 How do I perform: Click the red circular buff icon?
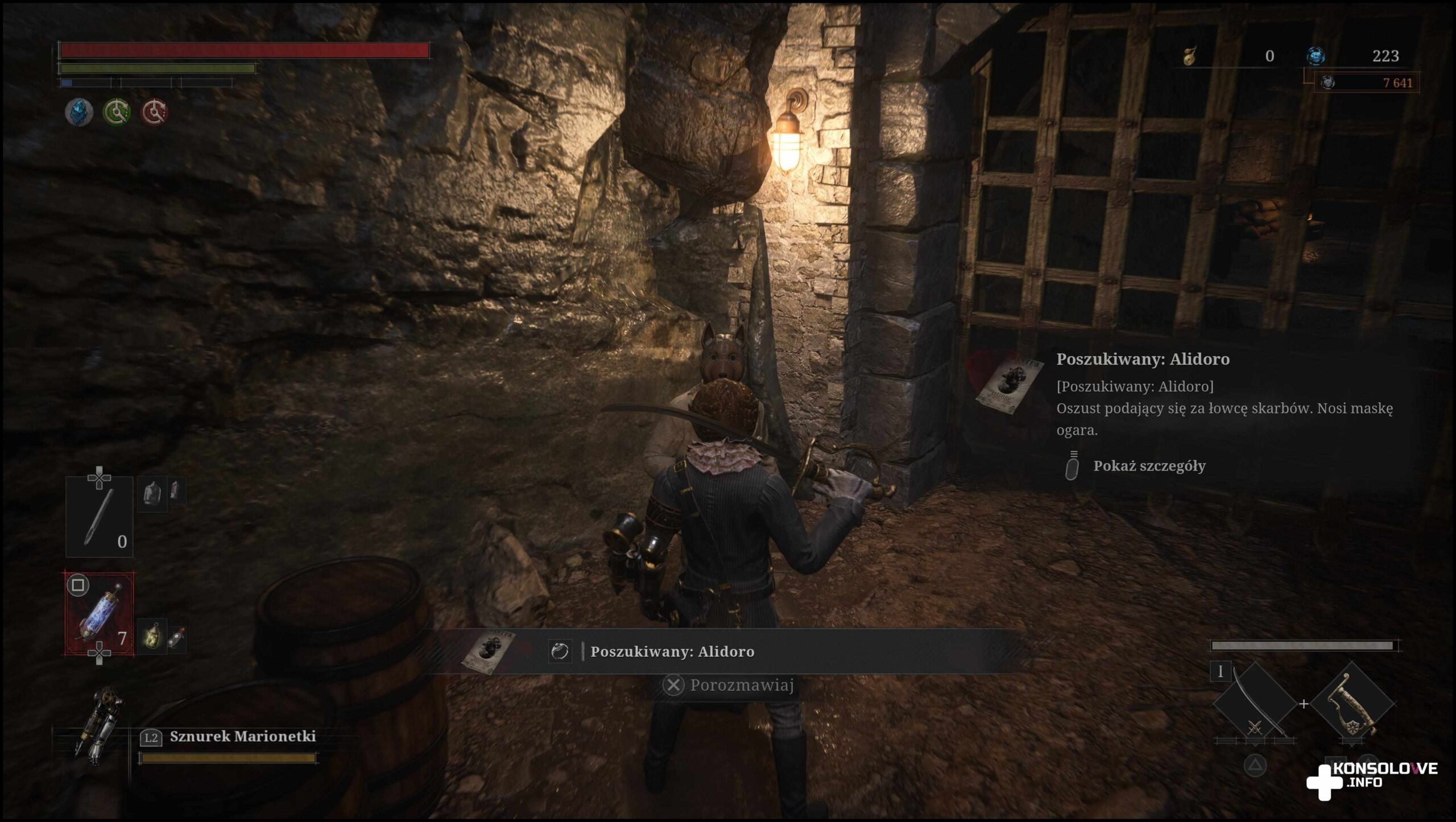154,111
